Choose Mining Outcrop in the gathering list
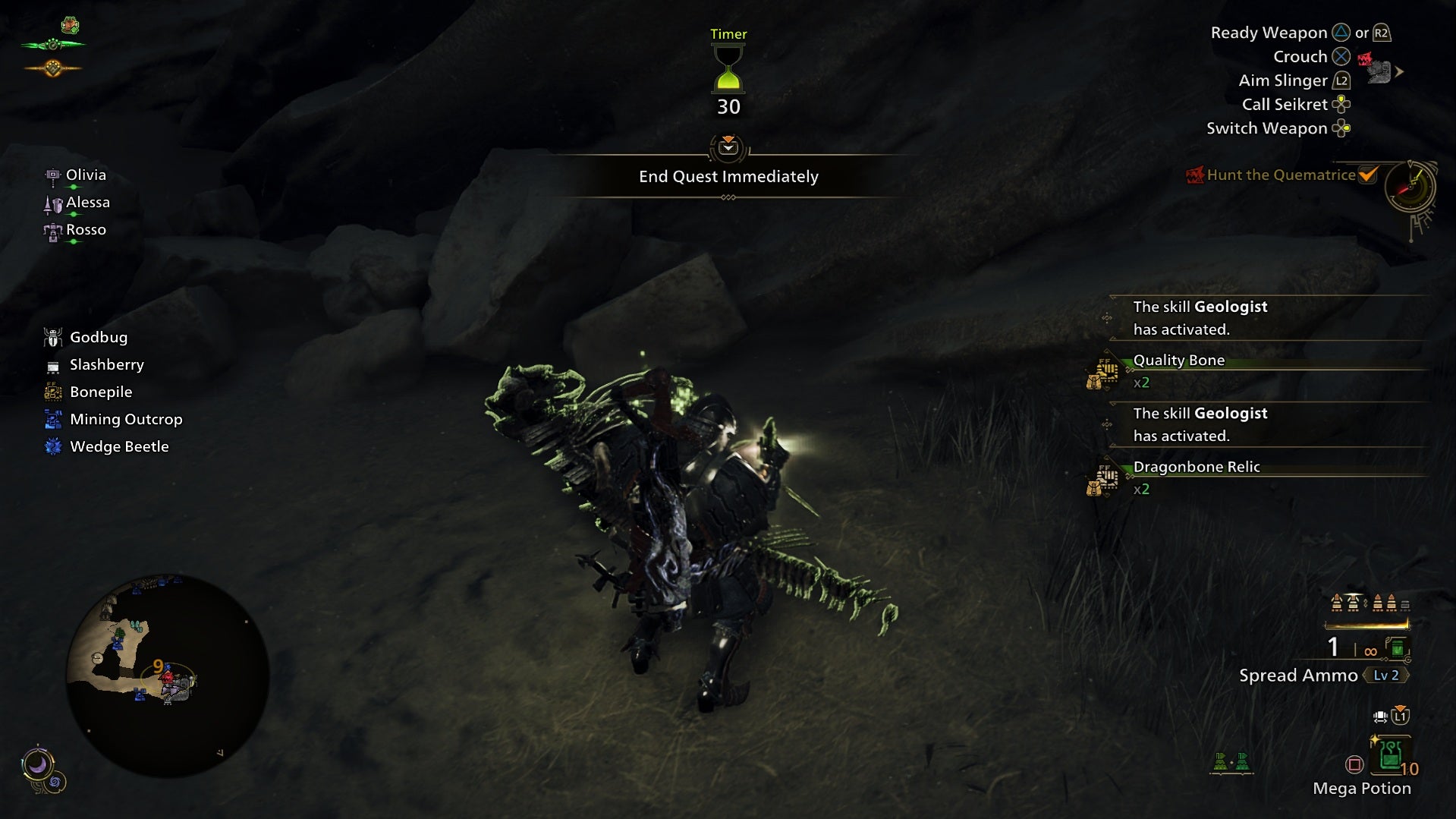 pos(125,420)
